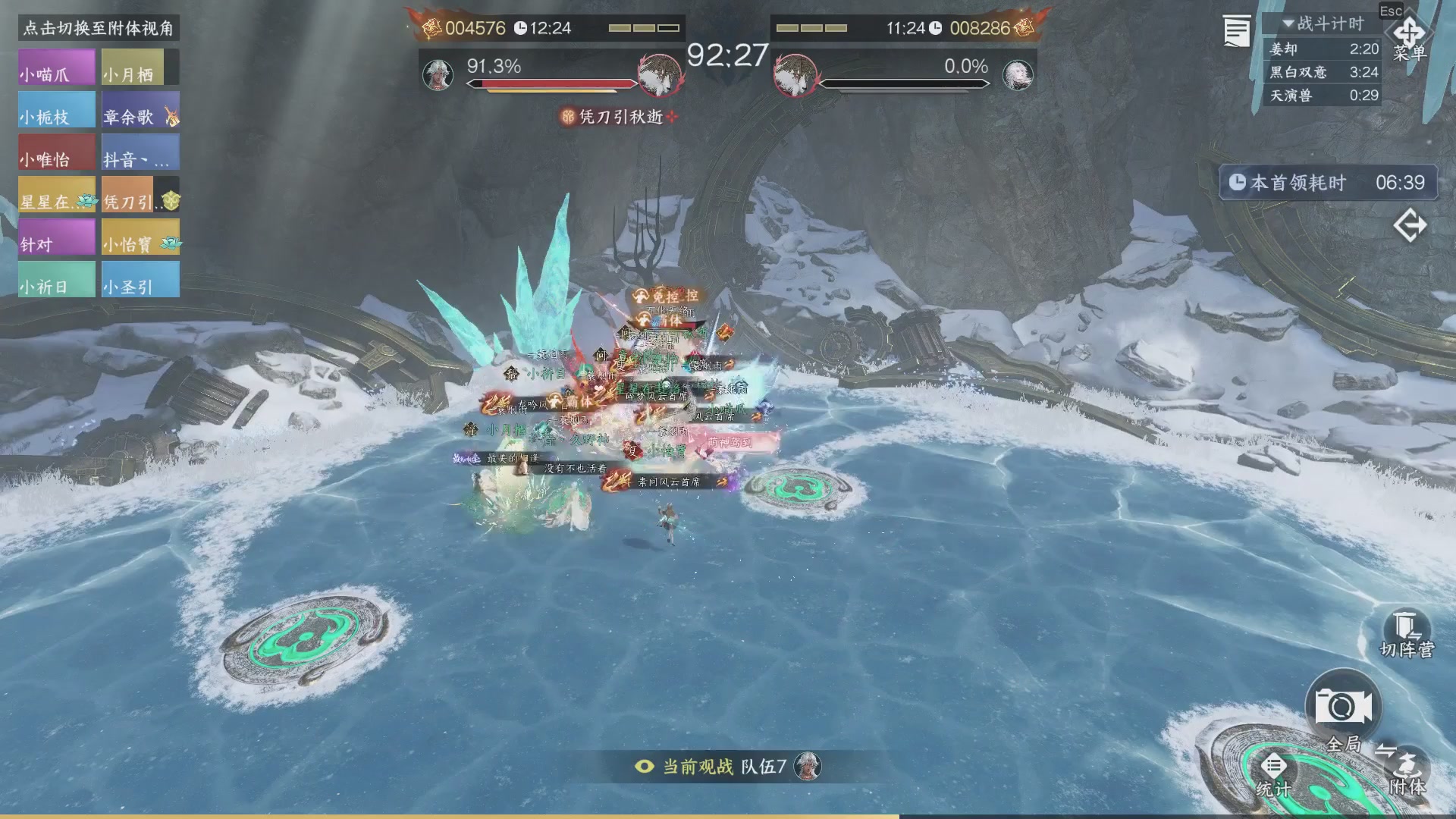This screenshot has height=819, width=1456.
Task: Switch view to player 小喵爪
Action: coord(57,67)
